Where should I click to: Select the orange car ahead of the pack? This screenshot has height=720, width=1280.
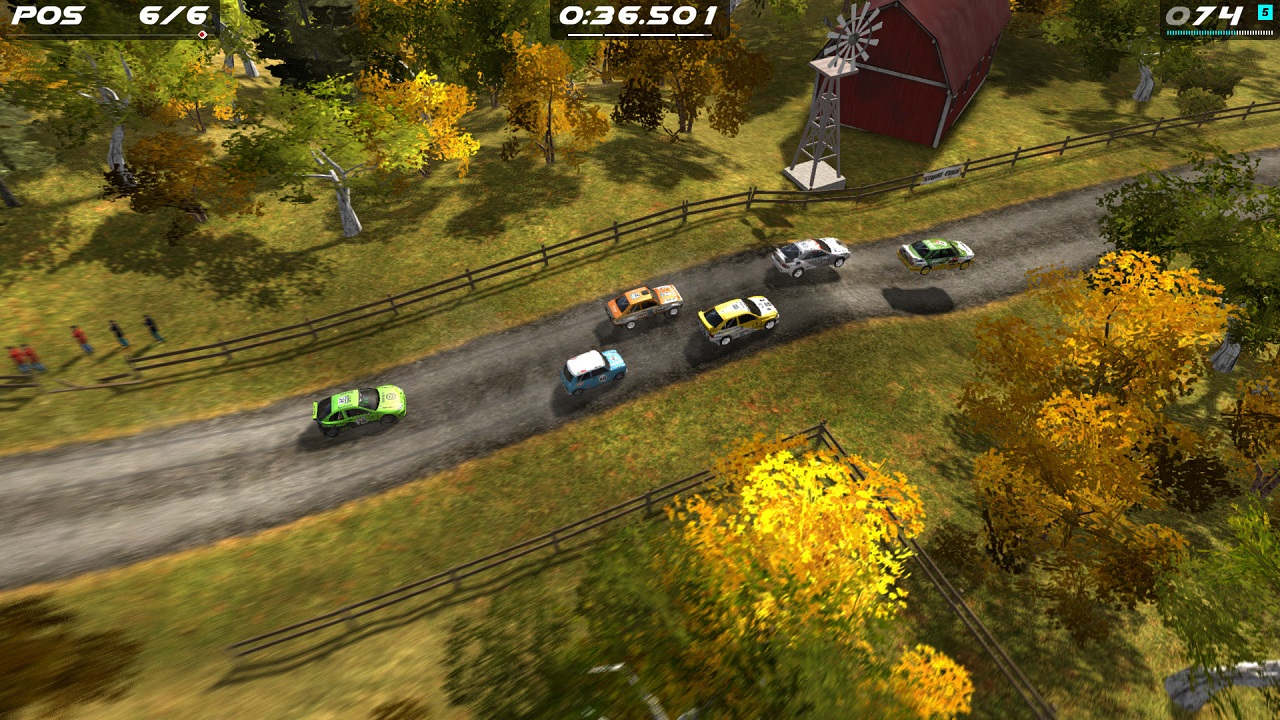point(645,303)
